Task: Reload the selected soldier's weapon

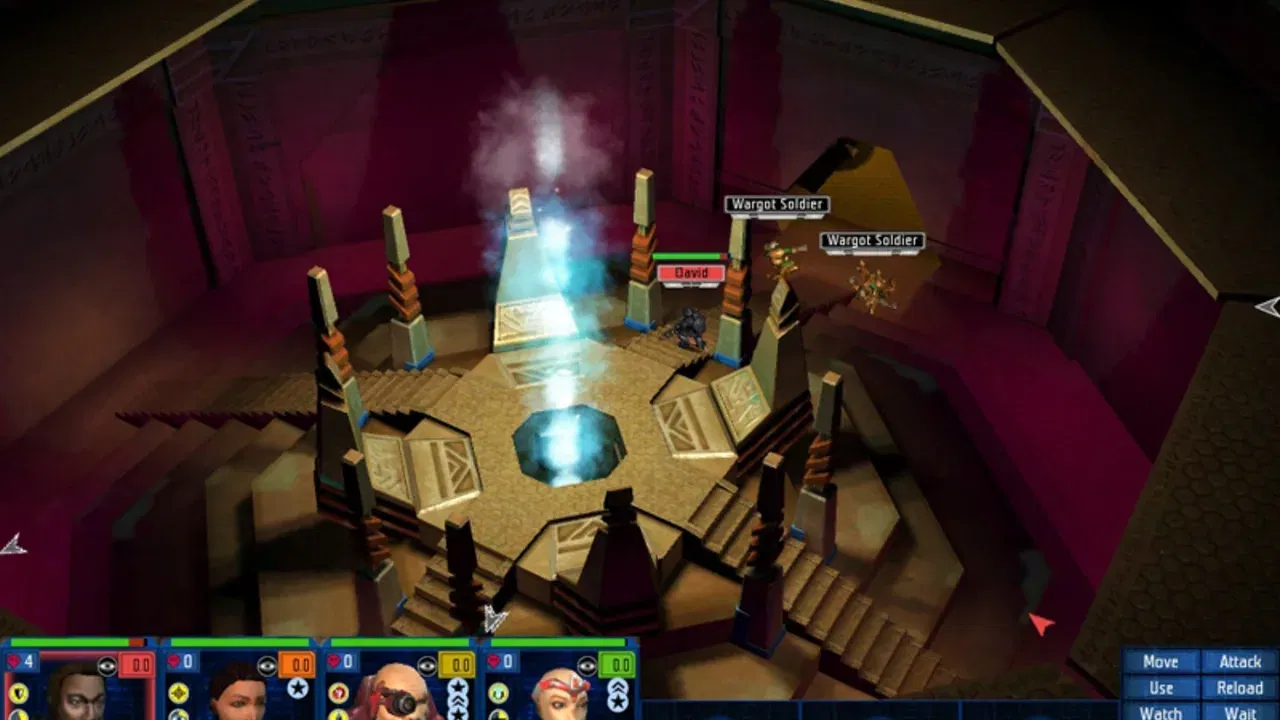Action: (1240, 688)
